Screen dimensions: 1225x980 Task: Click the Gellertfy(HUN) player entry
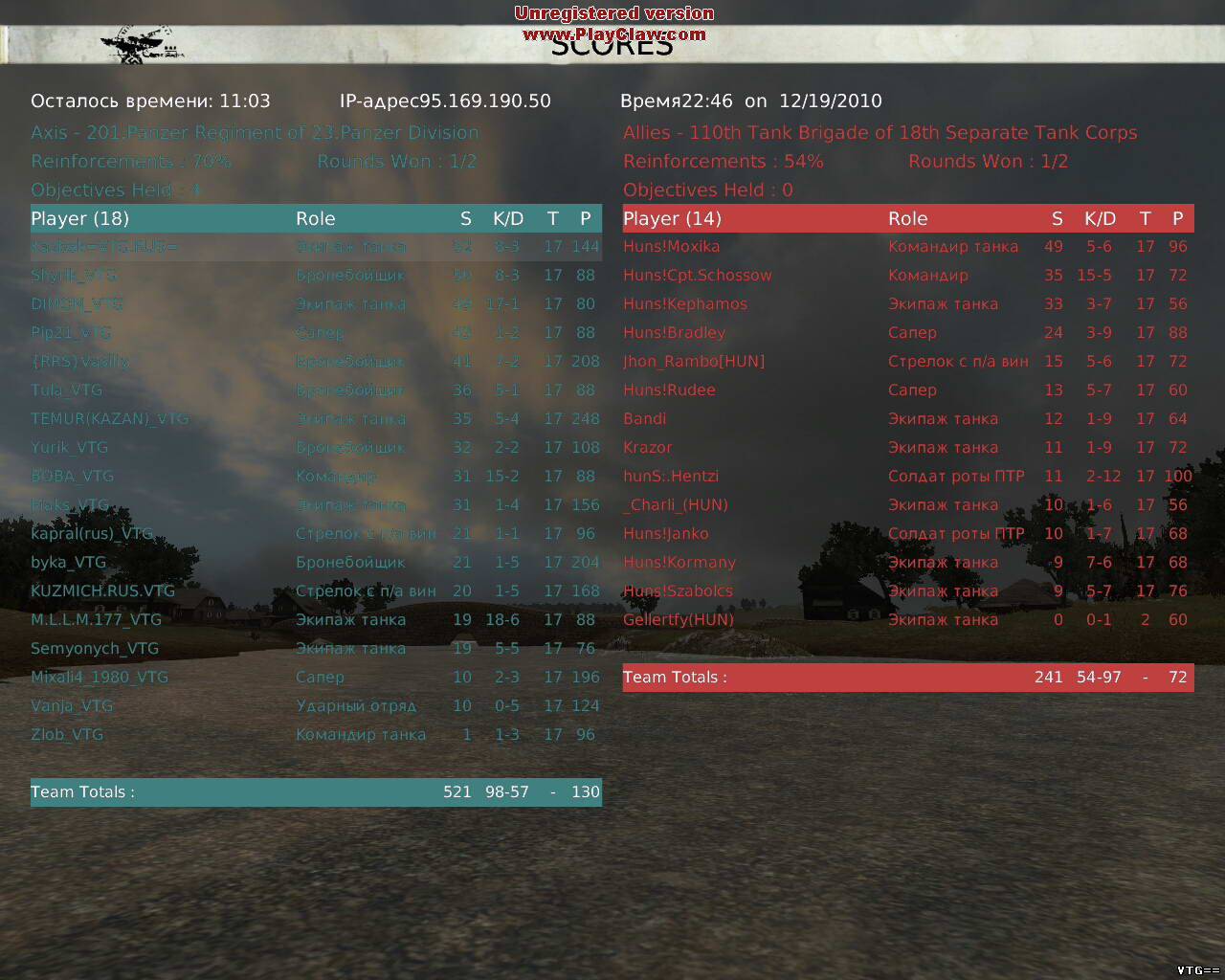tap(679, 620)
